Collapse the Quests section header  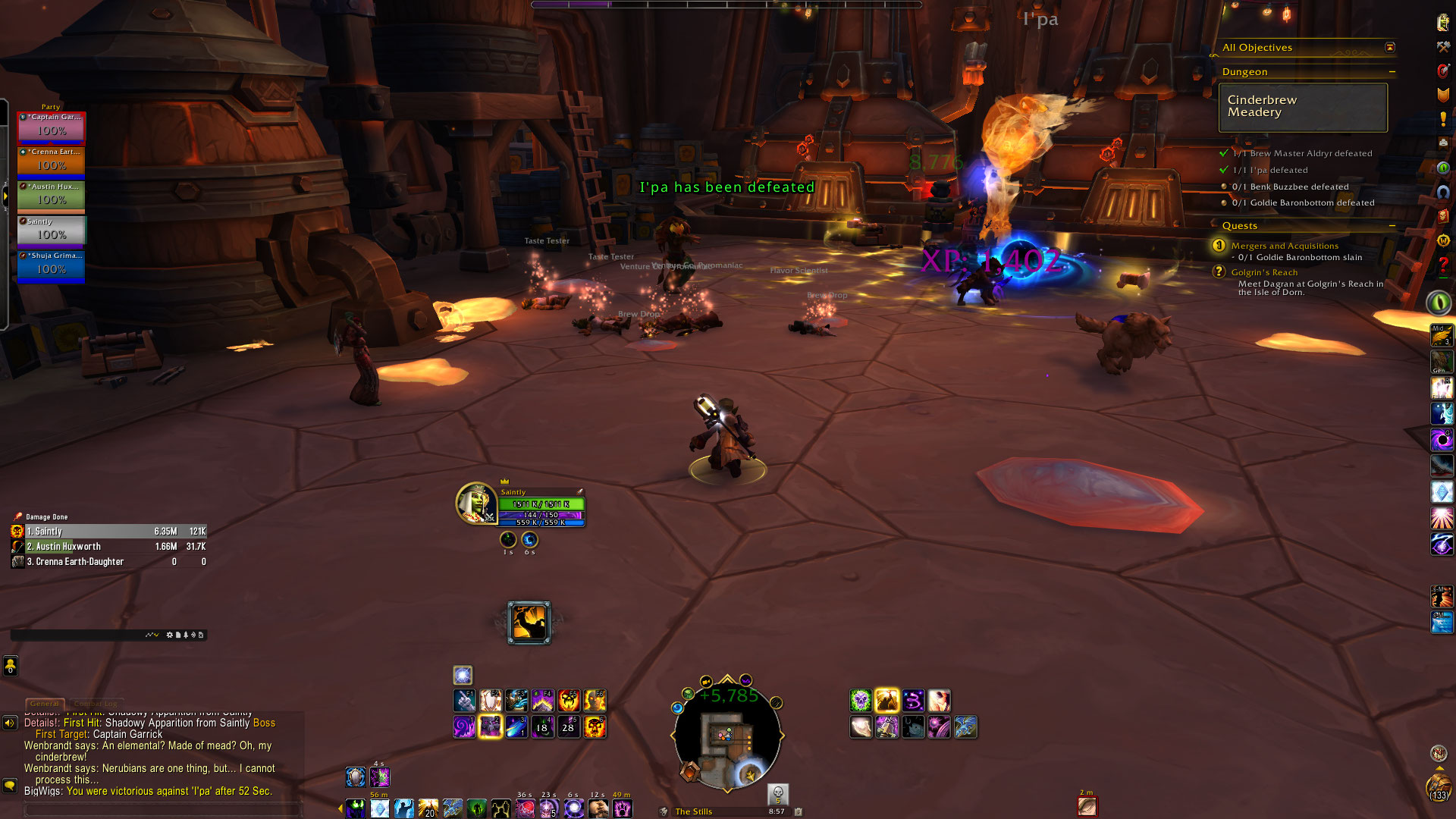point(1392,226)
